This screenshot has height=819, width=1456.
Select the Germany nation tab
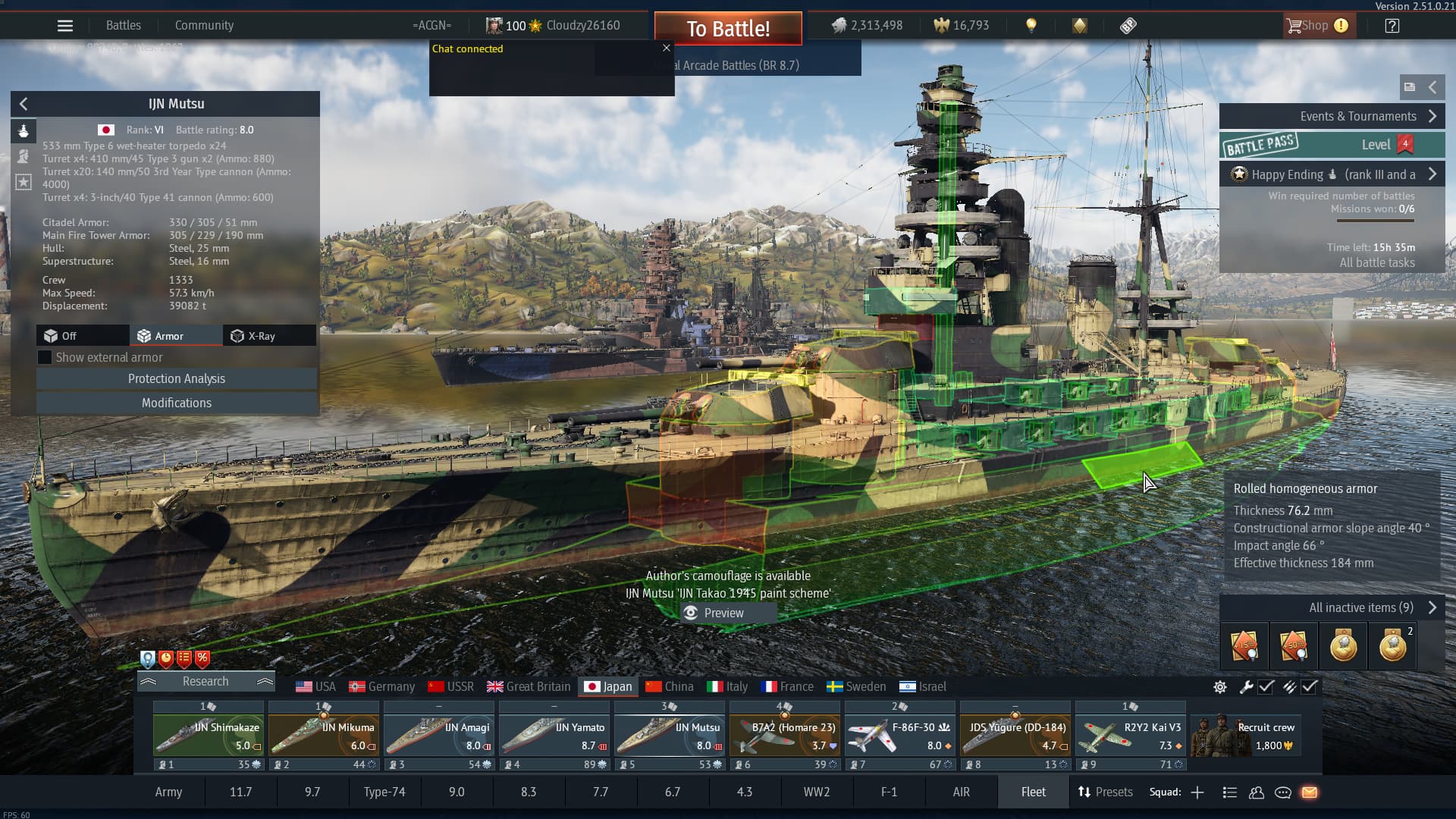[x=381, y=686]
